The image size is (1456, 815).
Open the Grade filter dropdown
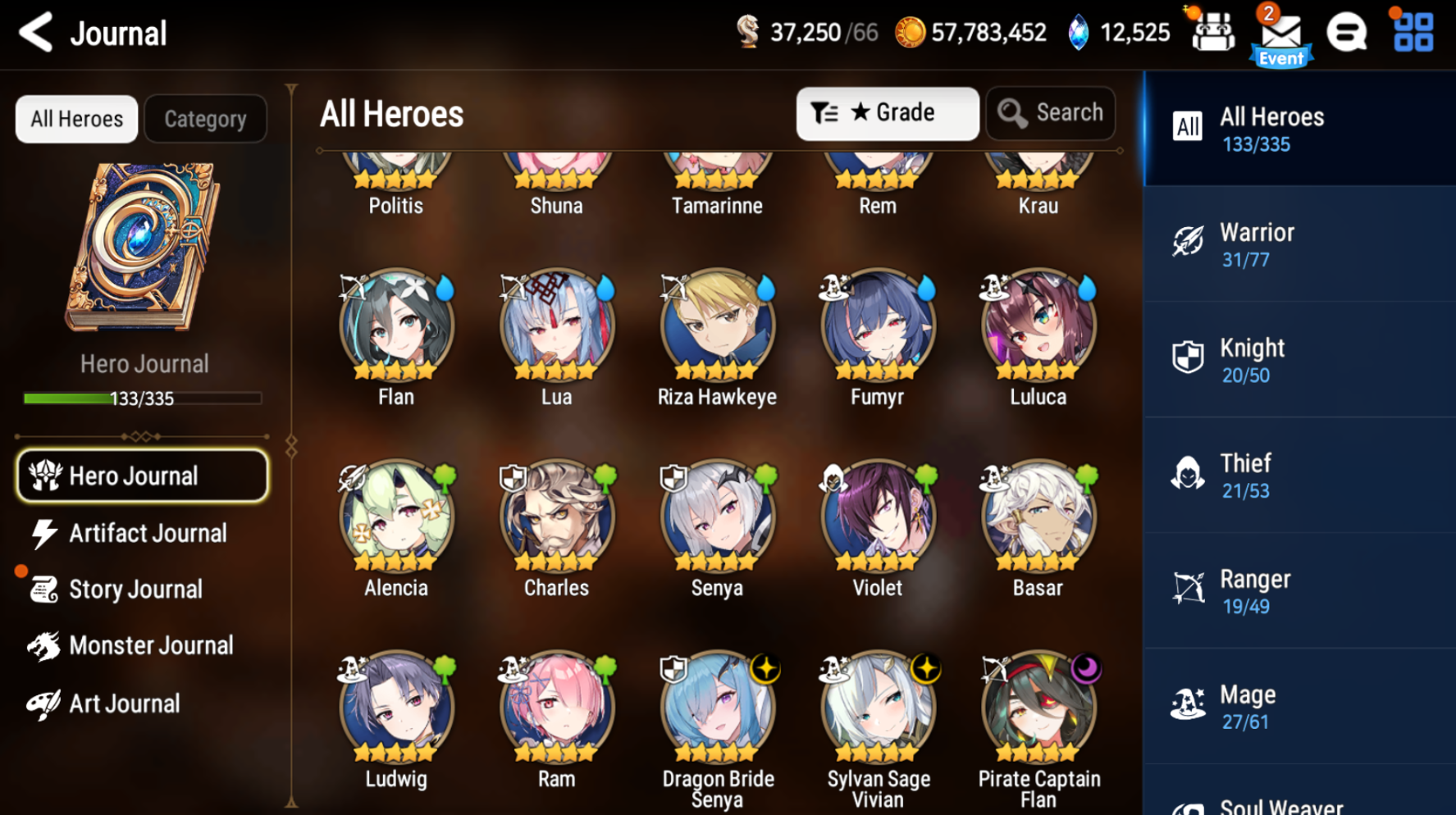(x=888, y=113)
